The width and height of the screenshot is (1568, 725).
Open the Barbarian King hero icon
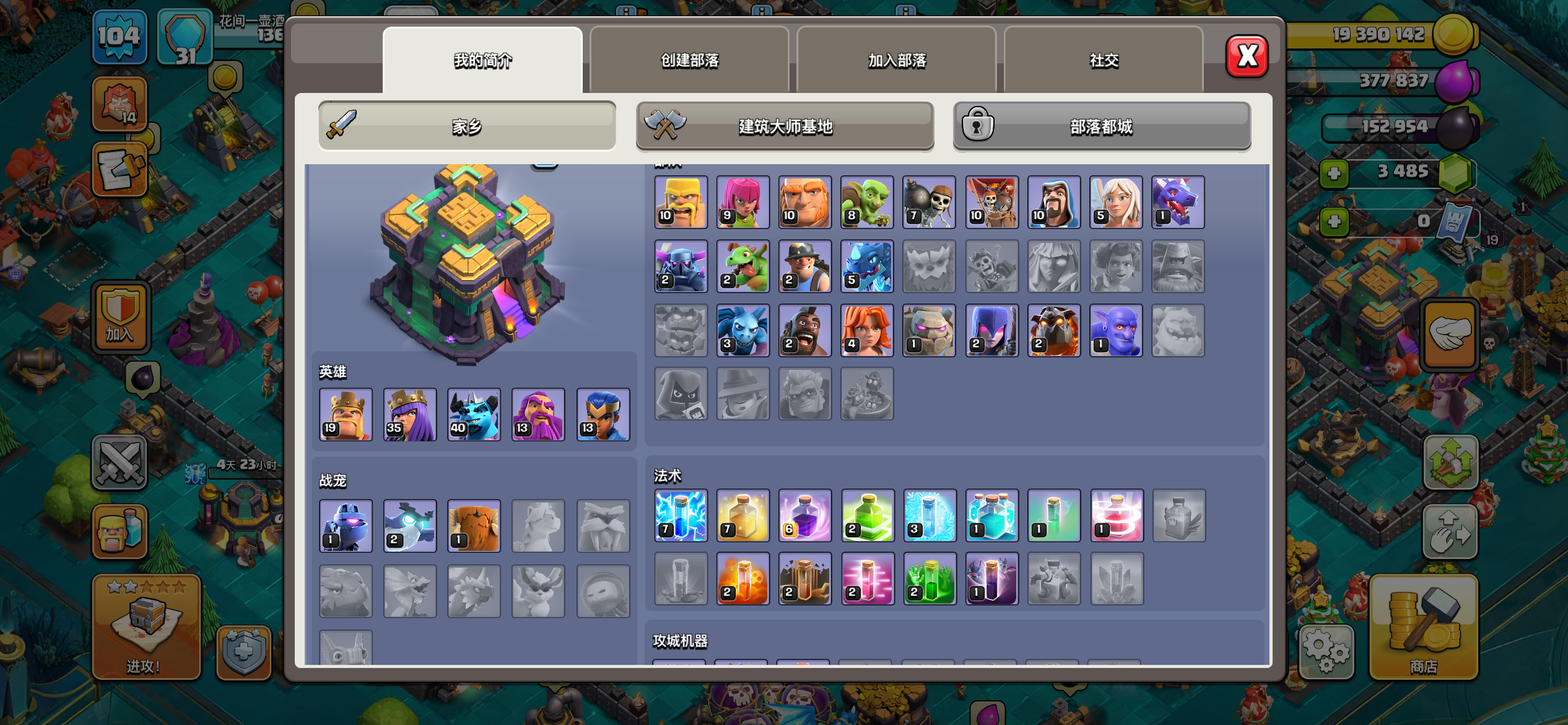click(346, 414)
